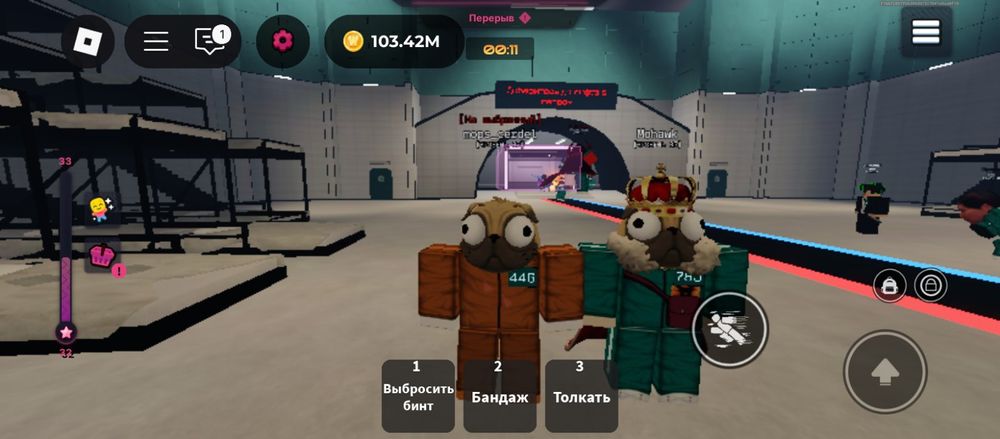Open the coin balance showing 103.42M
The image size is (1000, 439).
[393, 41]
